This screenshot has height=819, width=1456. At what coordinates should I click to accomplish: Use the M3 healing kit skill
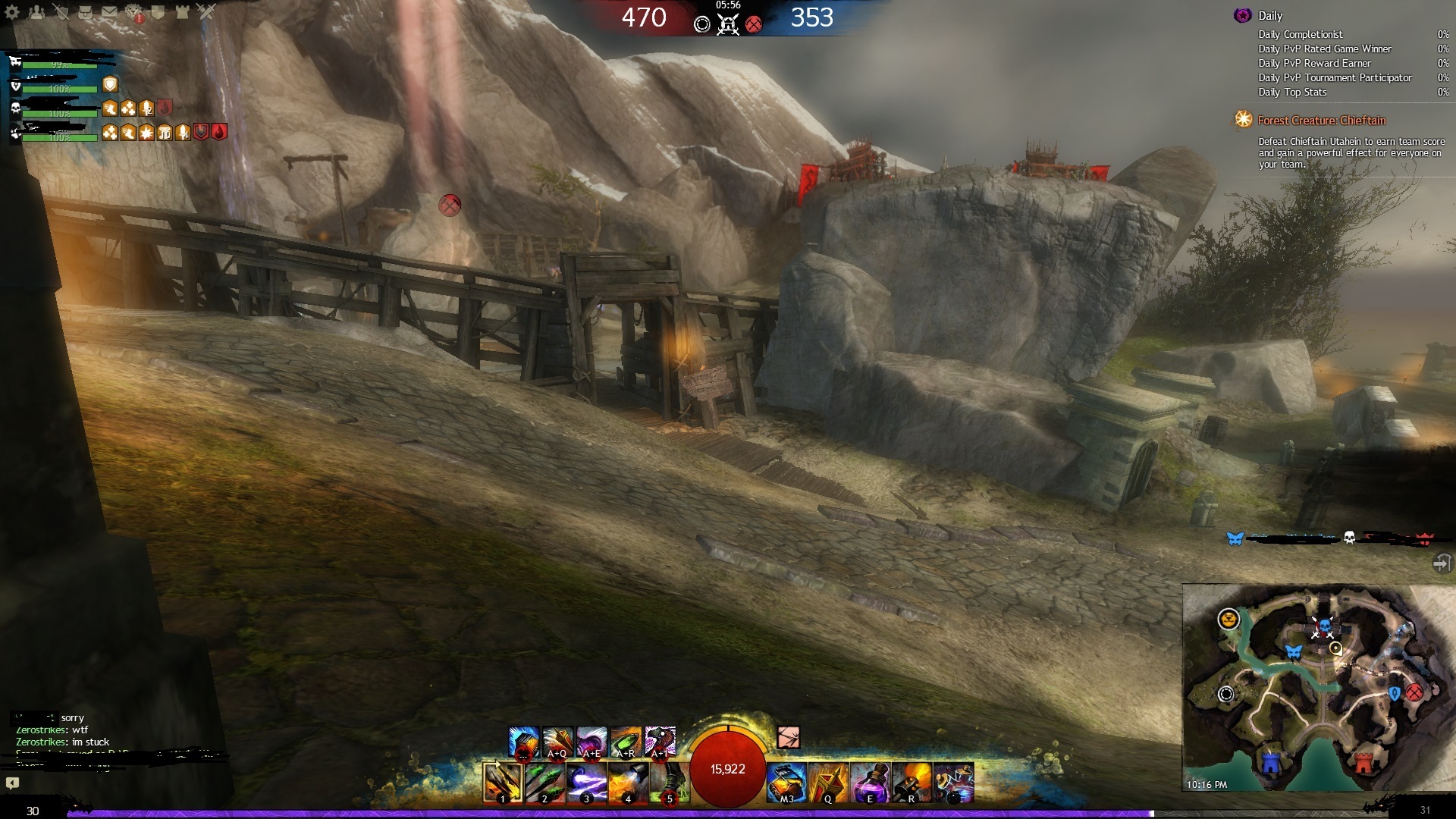(x=786, y=782)
